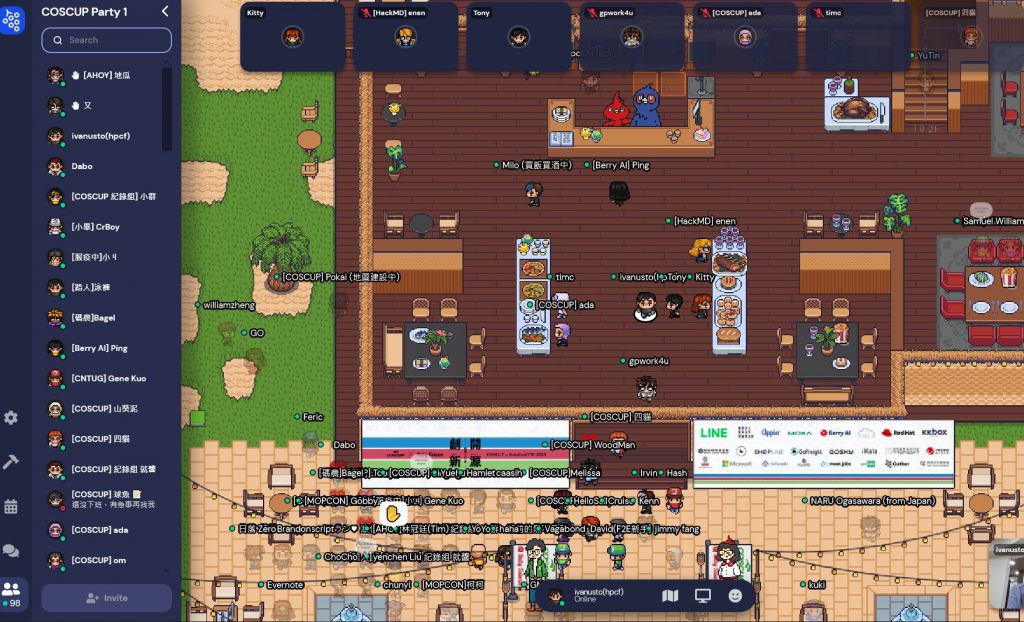Select Kitty's video tile
The height and width of the screenshot is (622, 1024).
[x=292, y=37]
